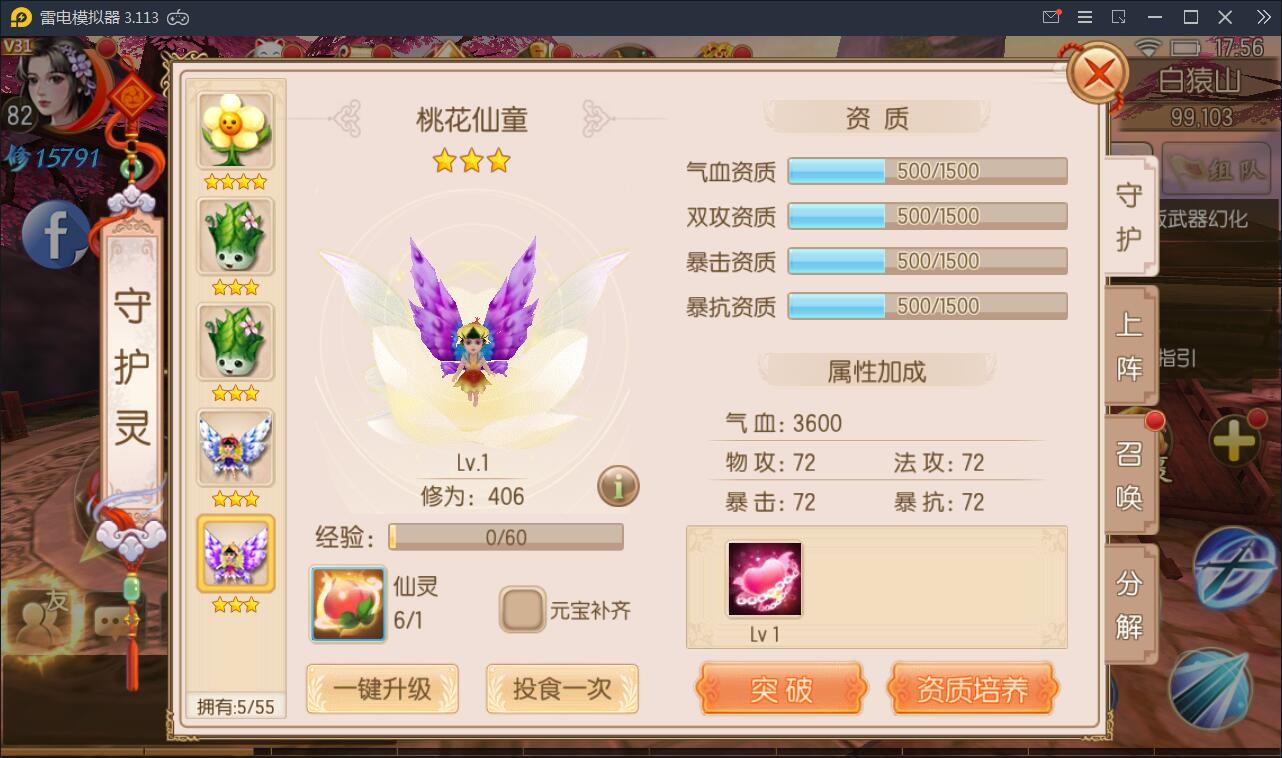Viewport: 1282px width, 758px height.
Task: Enable the 元宝补齐 checkbox
Action: click(x=521, y=608)
